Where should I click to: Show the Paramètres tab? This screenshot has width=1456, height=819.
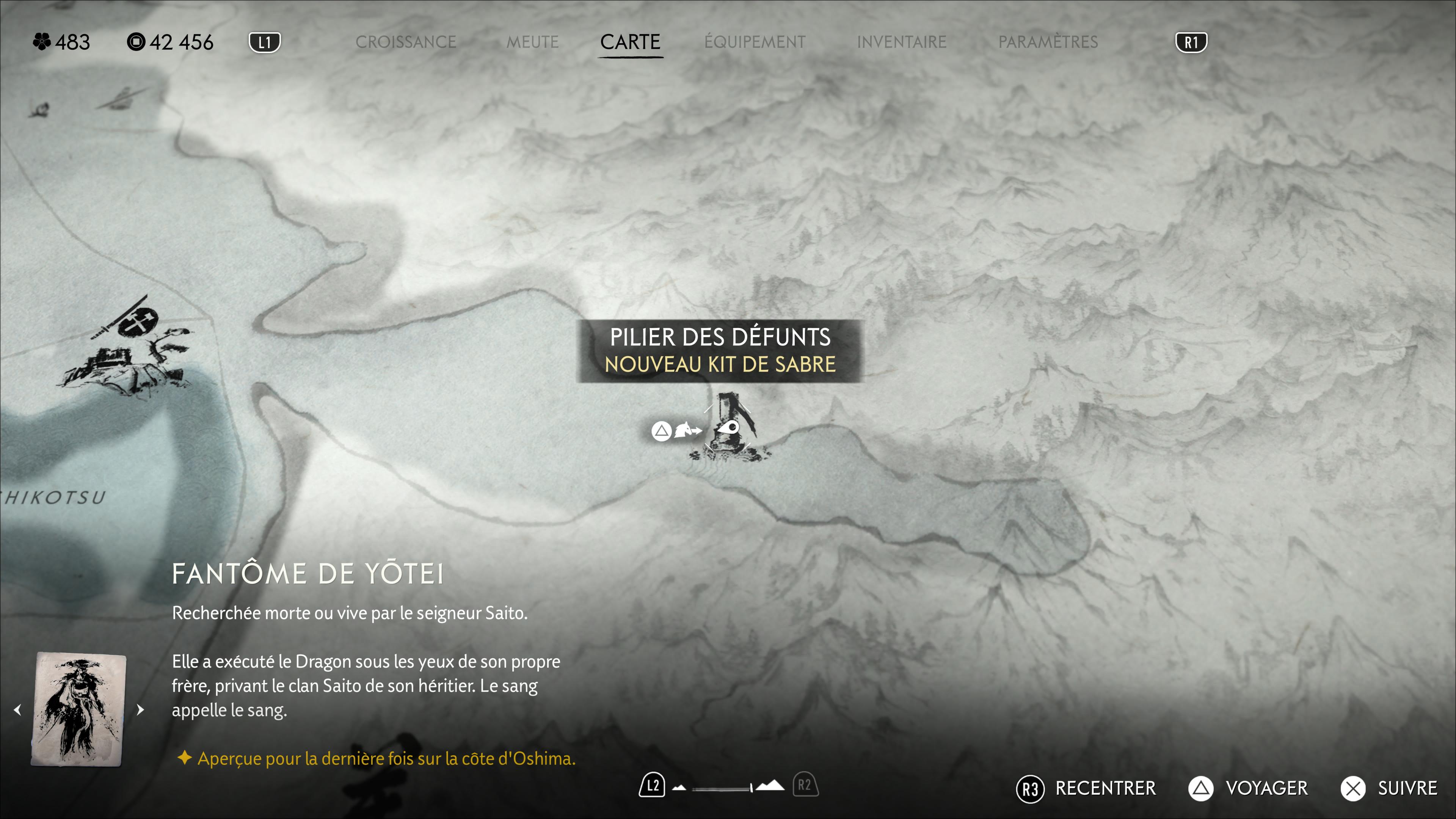pos(1048,42)
